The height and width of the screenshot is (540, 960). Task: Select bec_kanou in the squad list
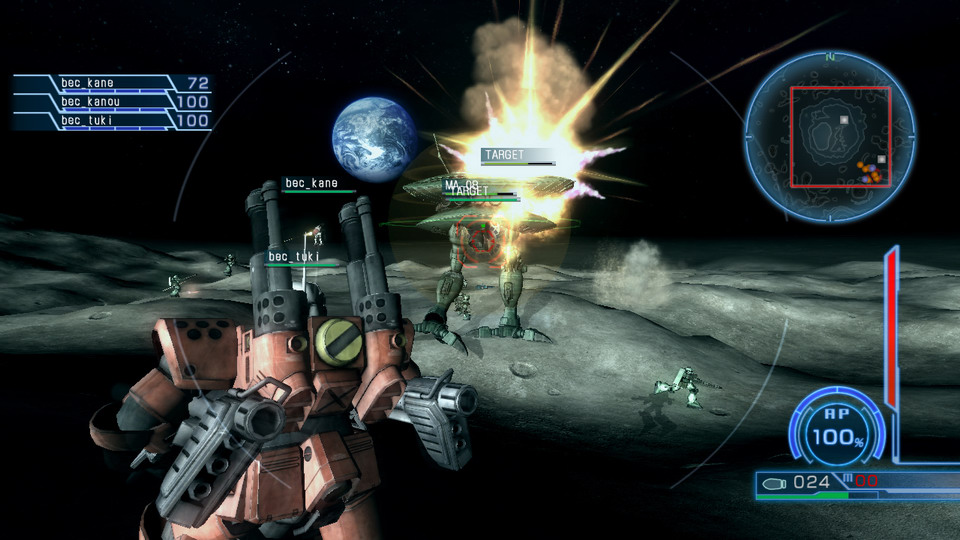coord(110,102)
